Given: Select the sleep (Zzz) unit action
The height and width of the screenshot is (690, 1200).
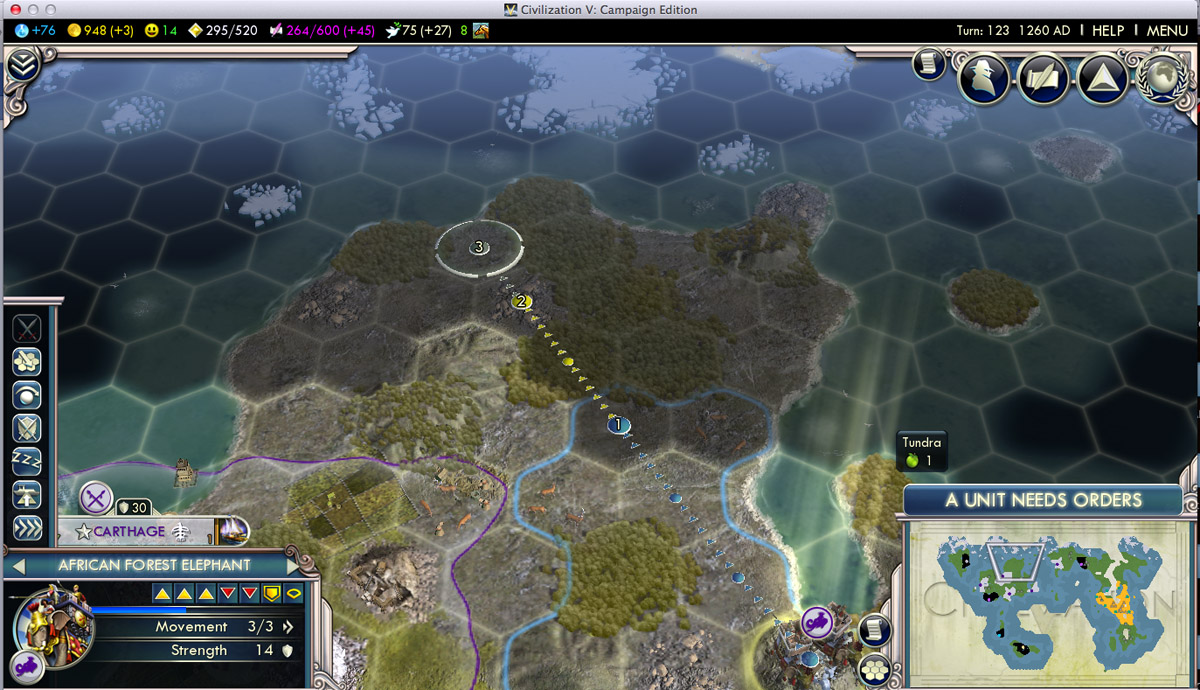Looking at the screenshot, I should coord(27,461).
